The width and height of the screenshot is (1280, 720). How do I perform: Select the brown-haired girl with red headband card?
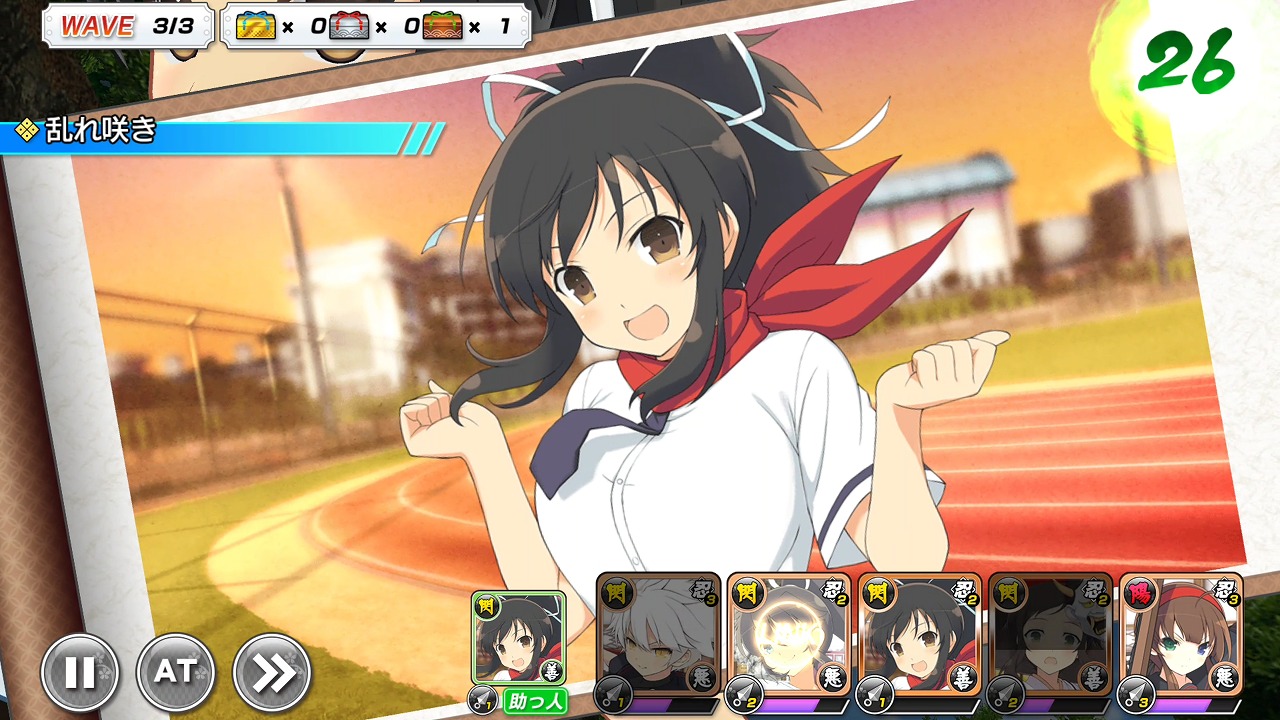(x=1182, y=635)
